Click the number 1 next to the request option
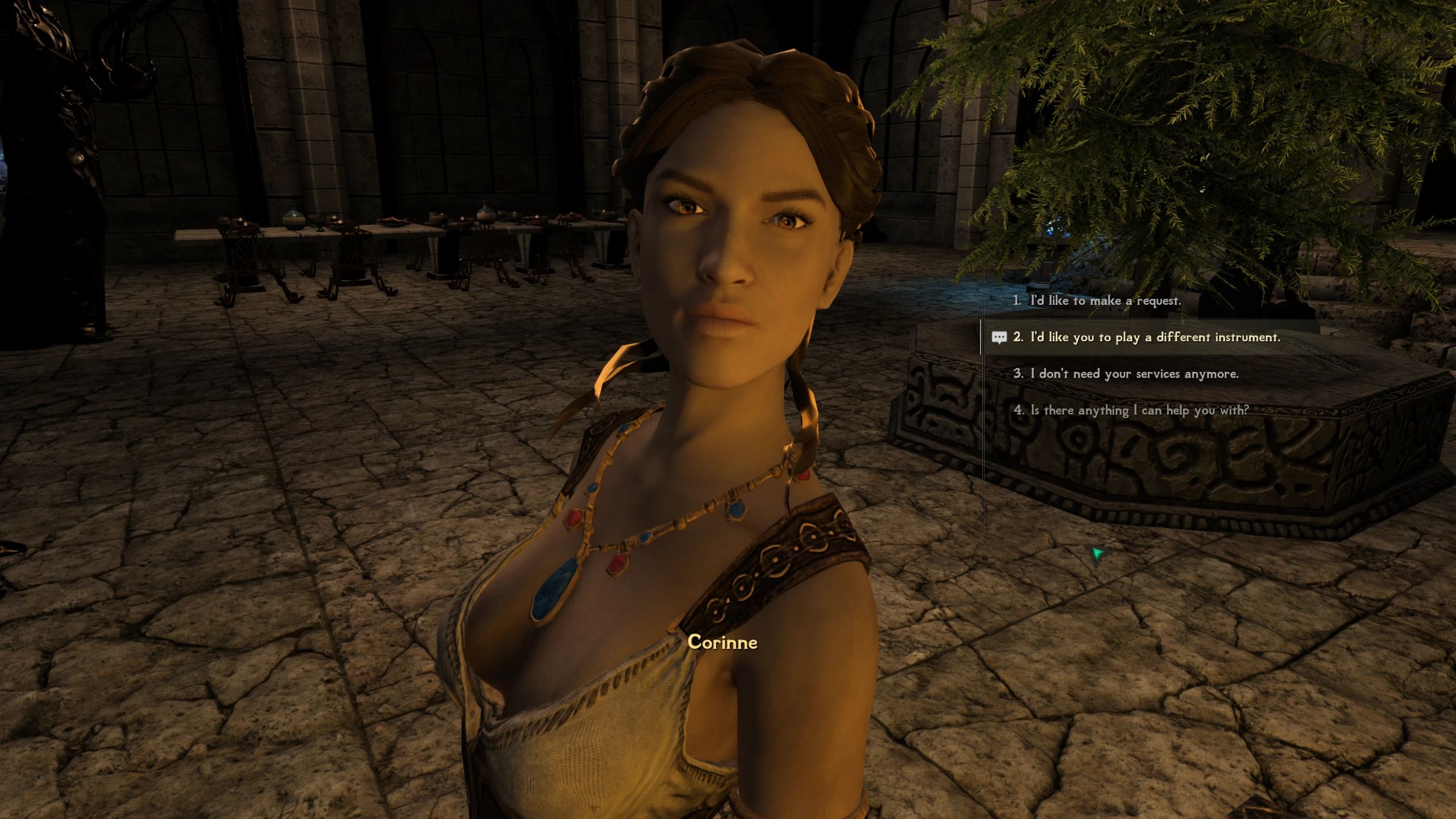 1019,301
